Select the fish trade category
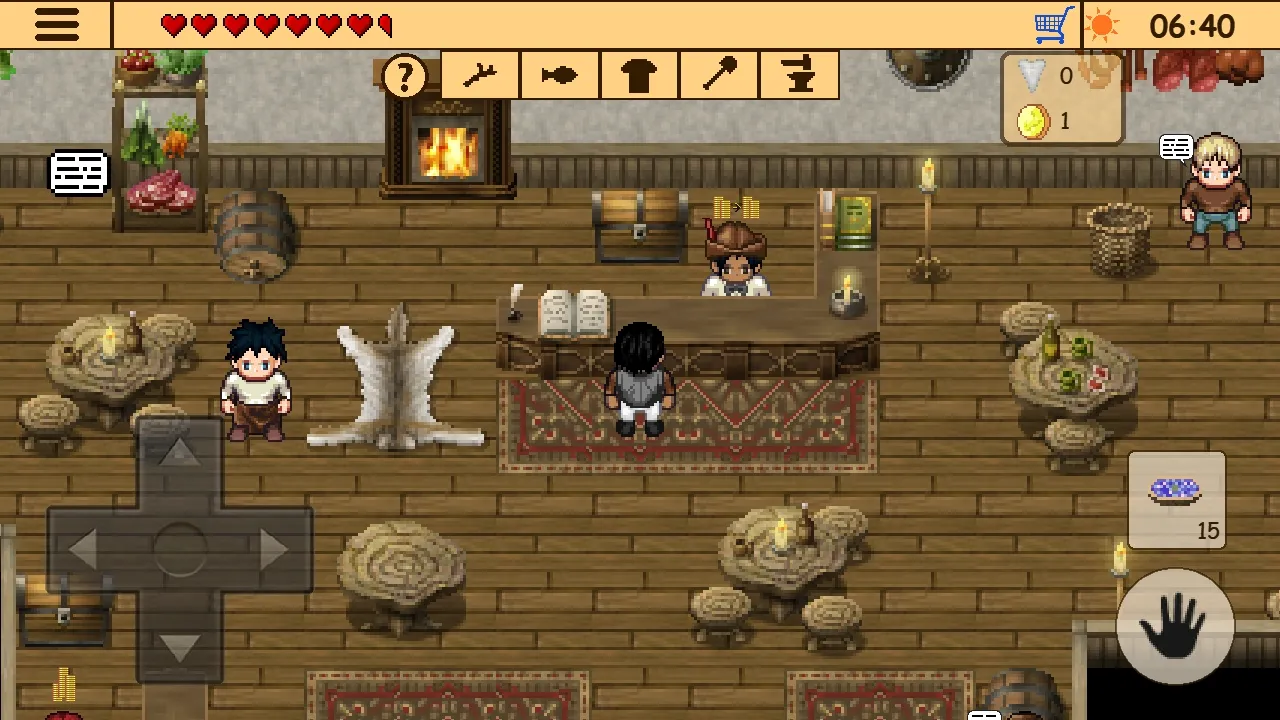Screen dimensions: 1280x720 [559, 75]
